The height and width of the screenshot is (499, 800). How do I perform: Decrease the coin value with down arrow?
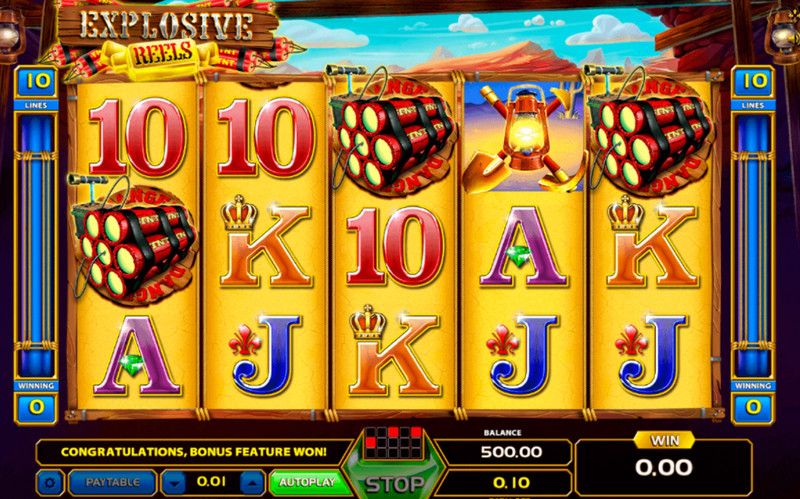pos(174,483)
